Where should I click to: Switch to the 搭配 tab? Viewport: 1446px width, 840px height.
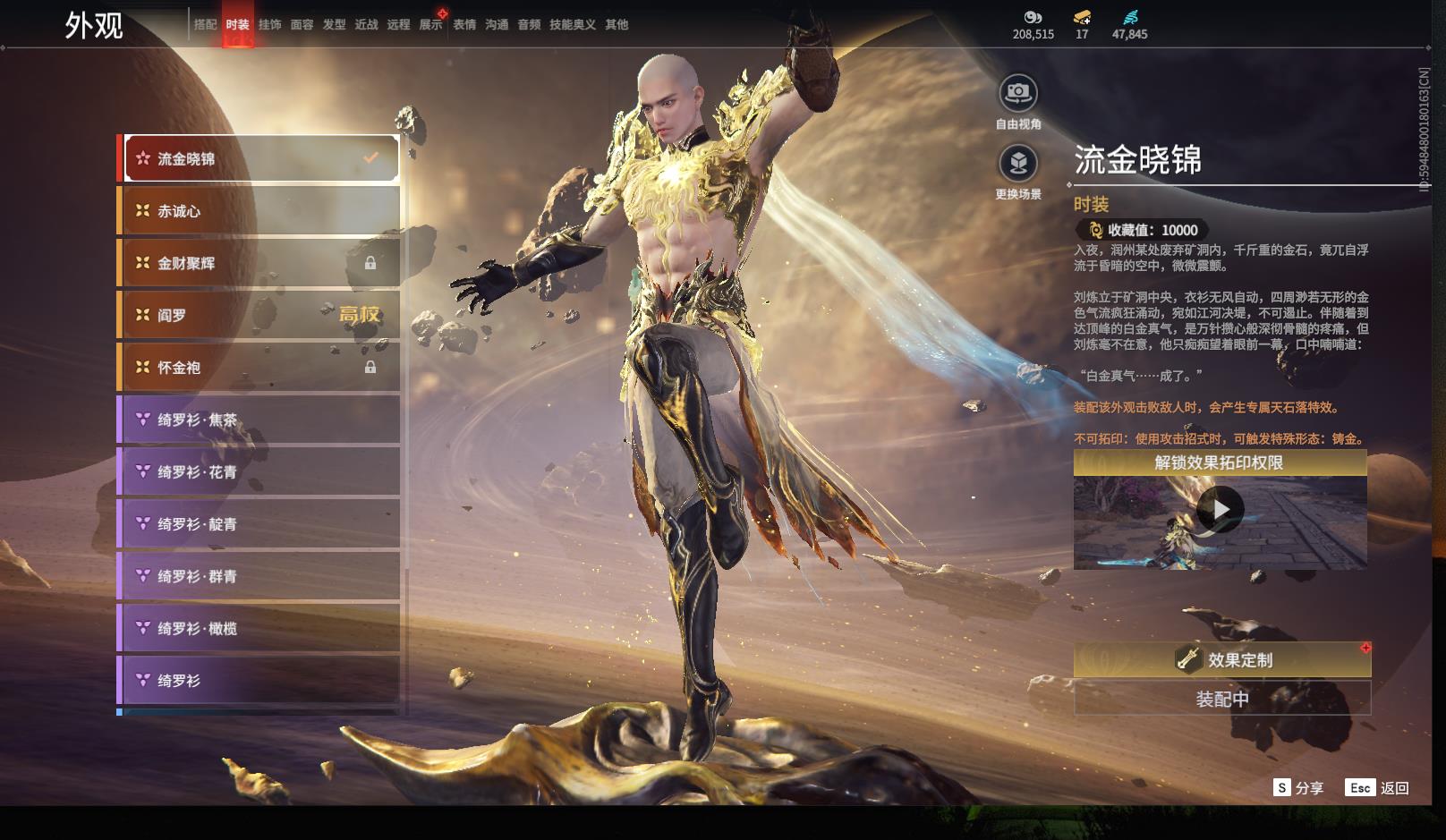(205, 25)
